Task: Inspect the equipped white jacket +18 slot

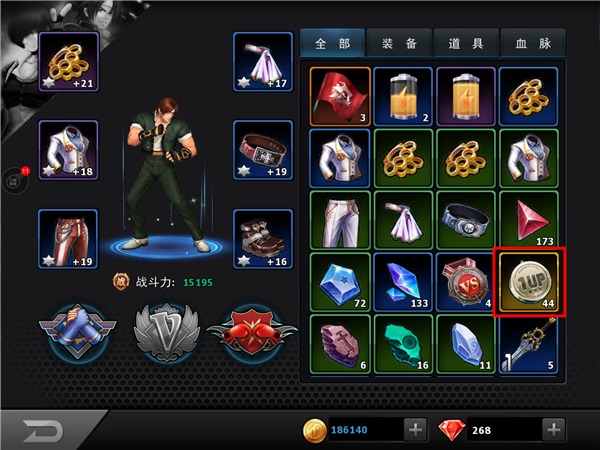Action: 68,150
